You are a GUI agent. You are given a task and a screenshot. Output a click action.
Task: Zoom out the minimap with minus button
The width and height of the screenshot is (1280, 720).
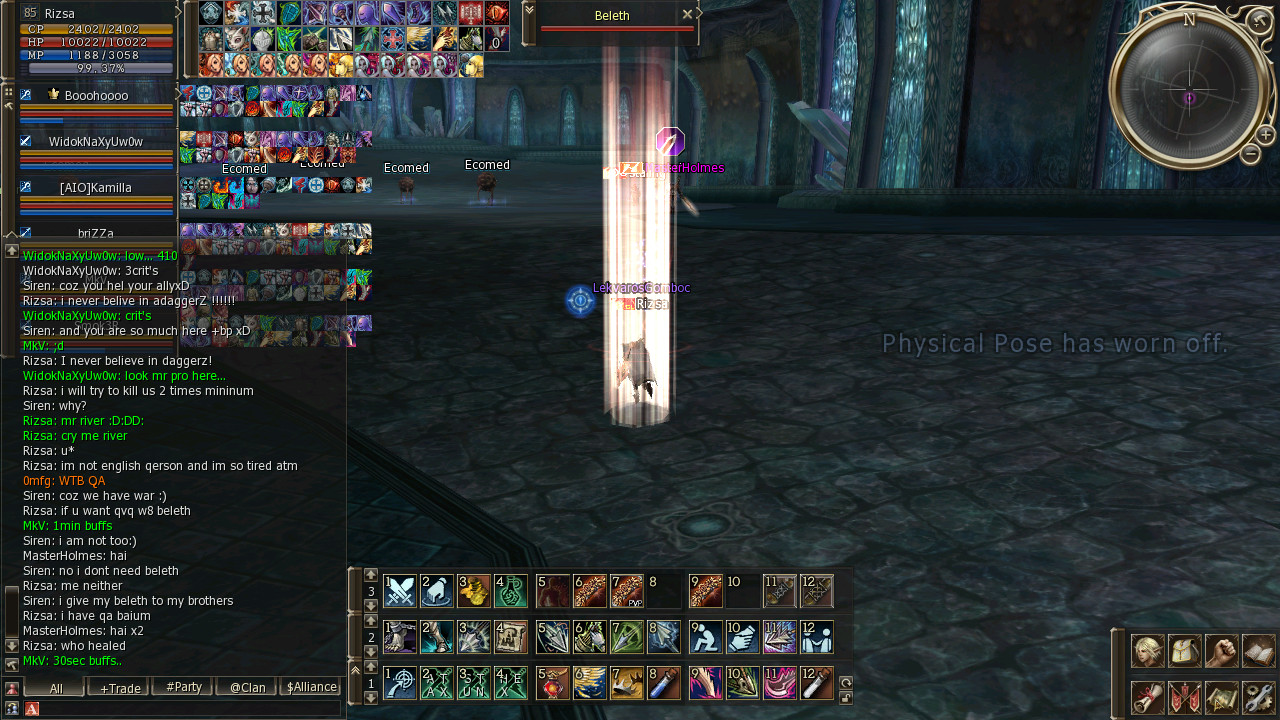coord(1250,154)
